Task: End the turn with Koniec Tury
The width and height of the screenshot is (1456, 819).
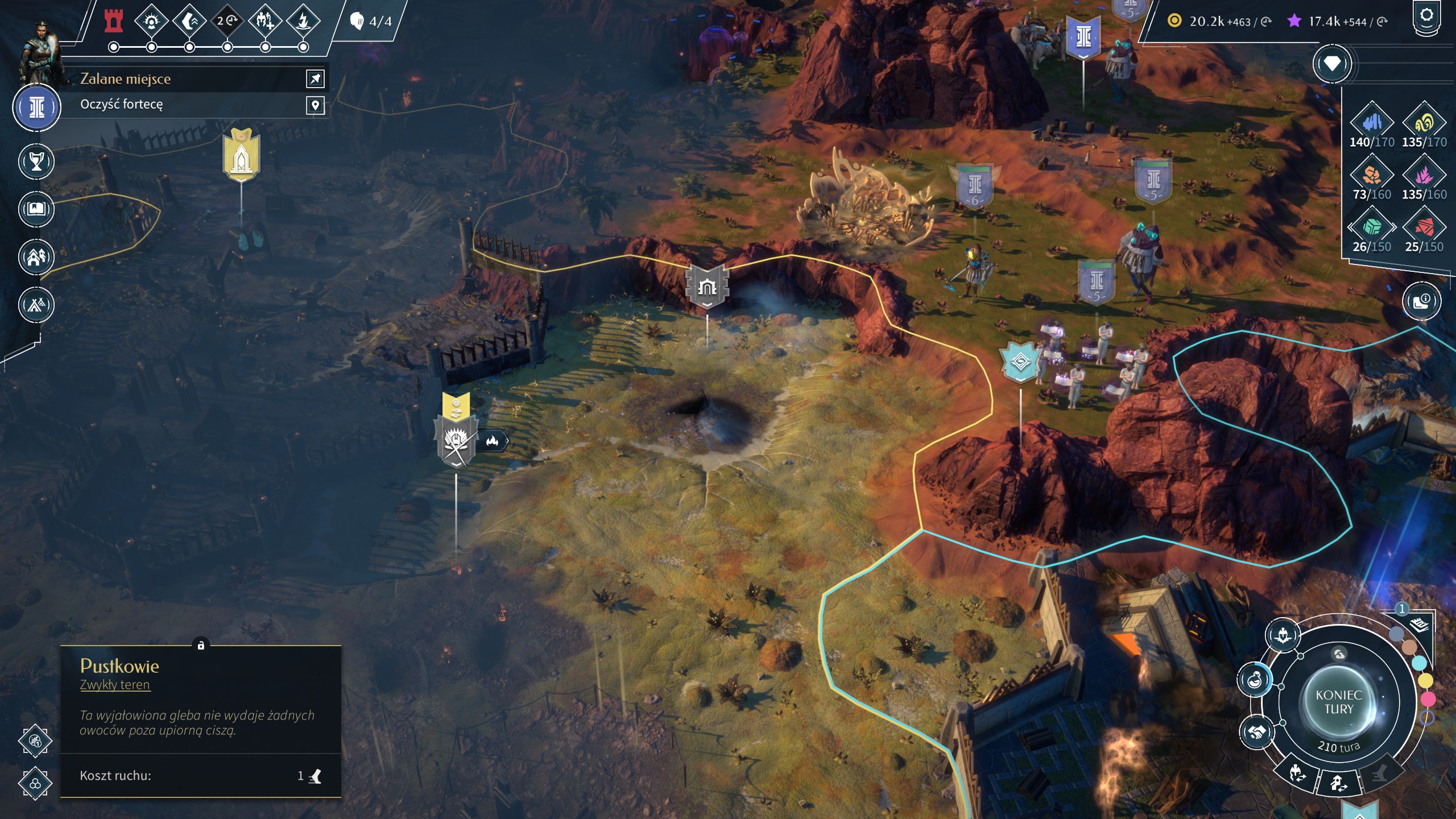Action: click(1338, 702)
